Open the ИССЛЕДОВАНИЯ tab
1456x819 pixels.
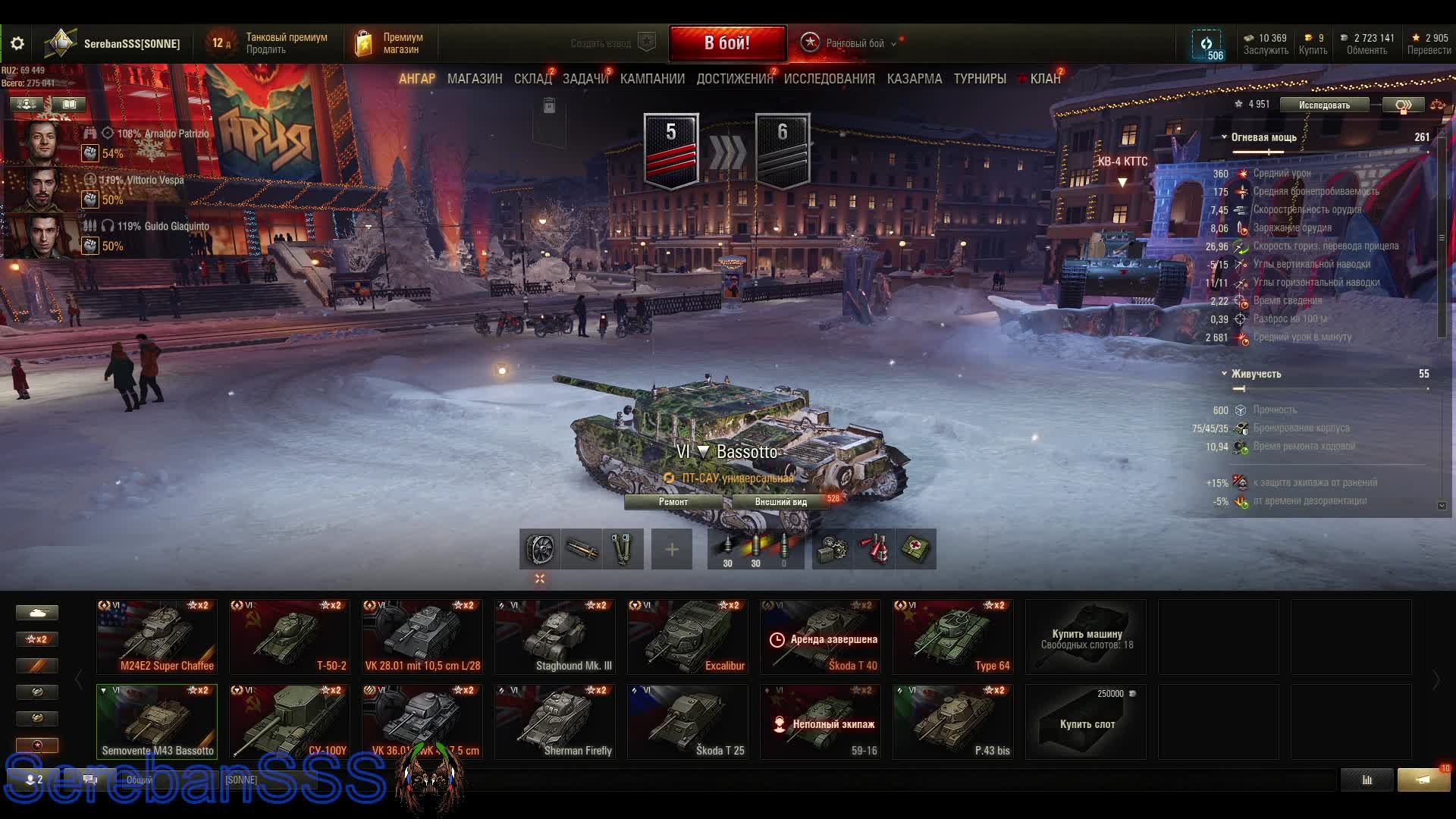tap(829, 79)
